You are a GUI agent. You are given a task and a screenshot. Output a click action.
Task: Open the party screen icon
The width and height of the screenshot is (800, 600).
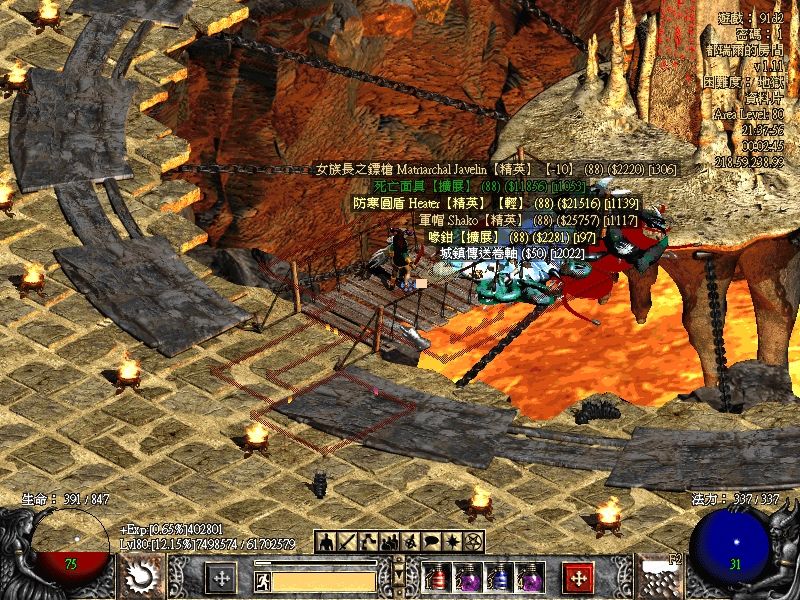[389, 542]
